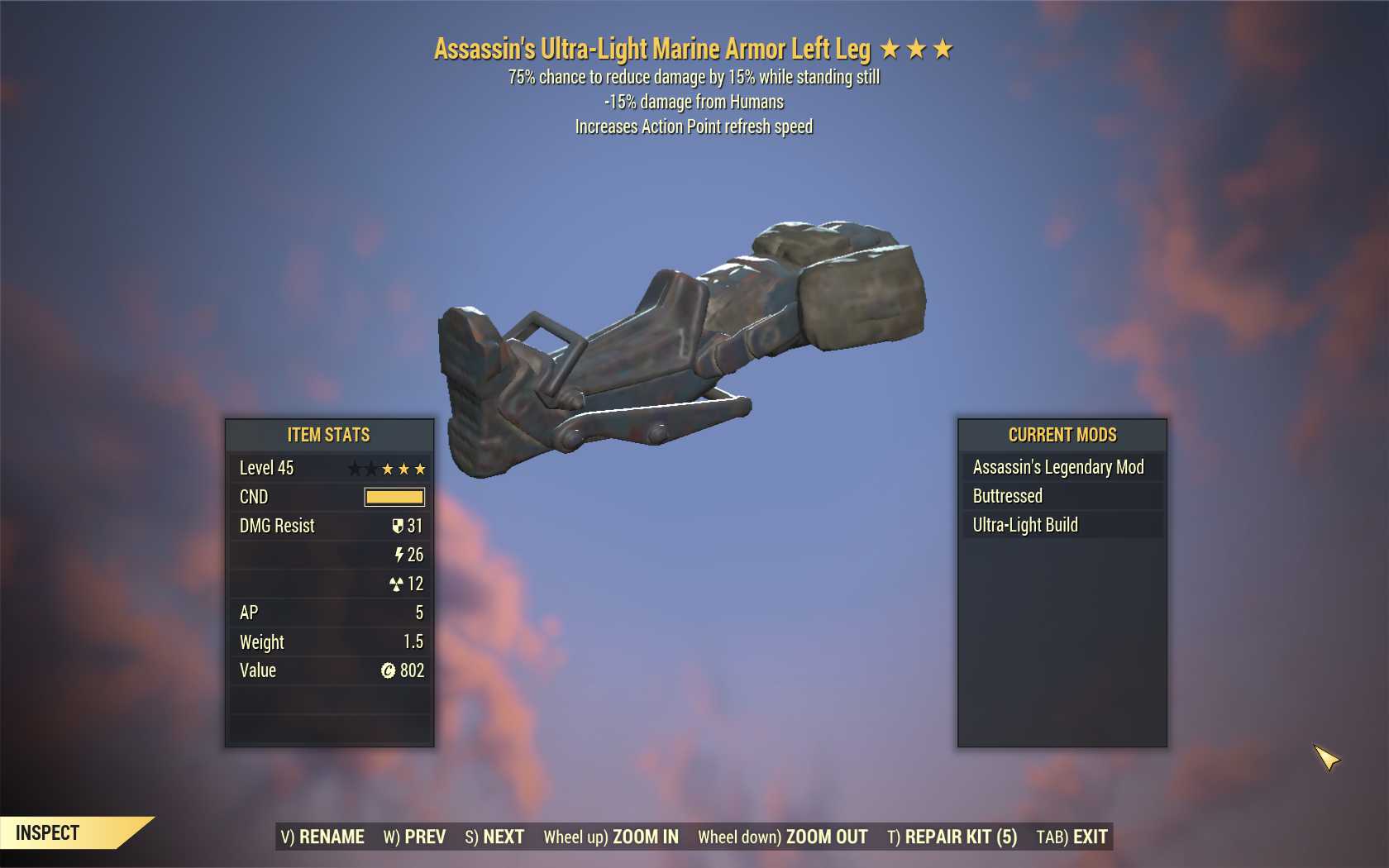Select the Assassin's Legendary Mod row
This screenshot has width=1389, height=868.
1062,467
